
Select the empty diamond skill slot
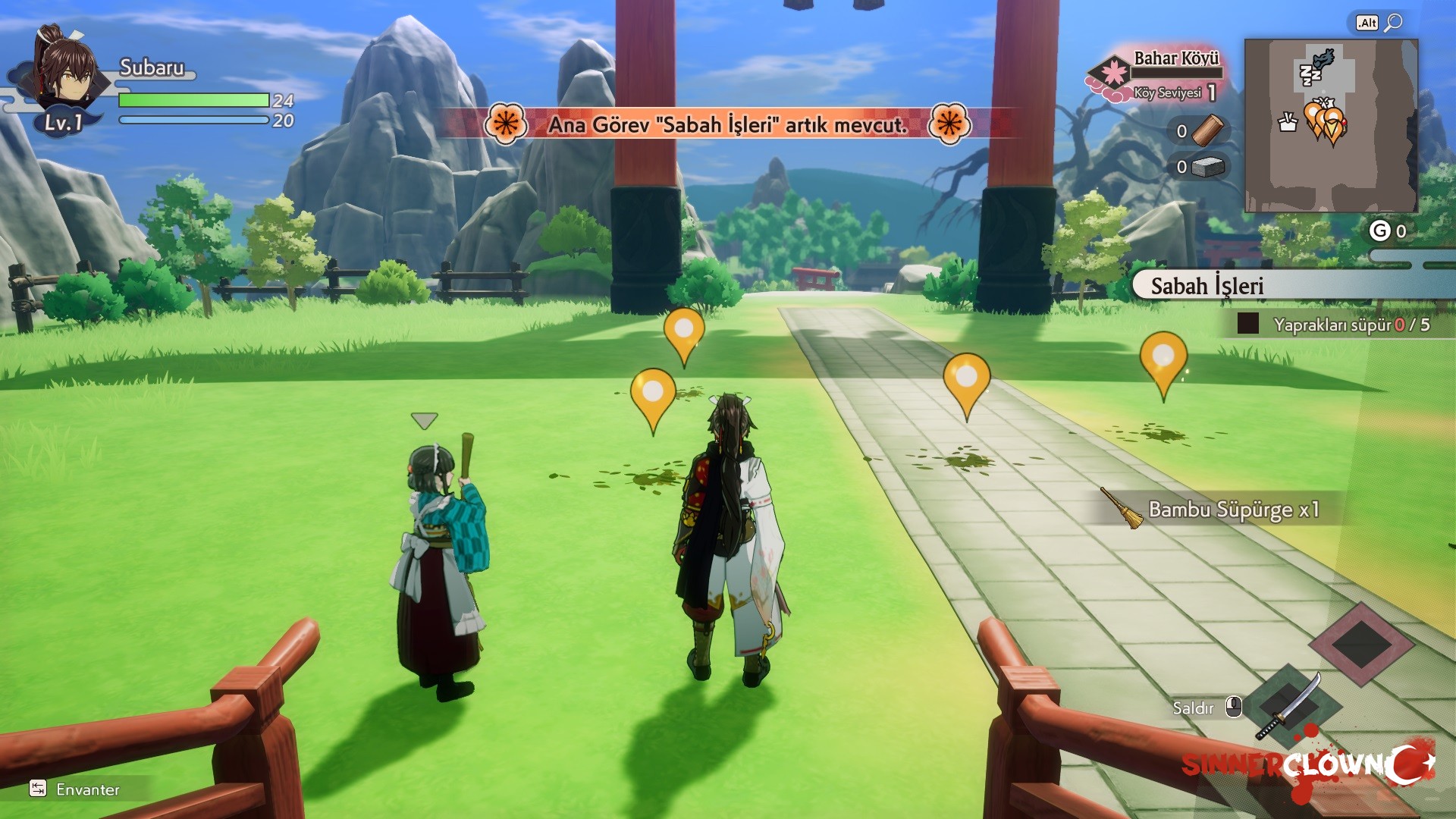click(1361, 644)
